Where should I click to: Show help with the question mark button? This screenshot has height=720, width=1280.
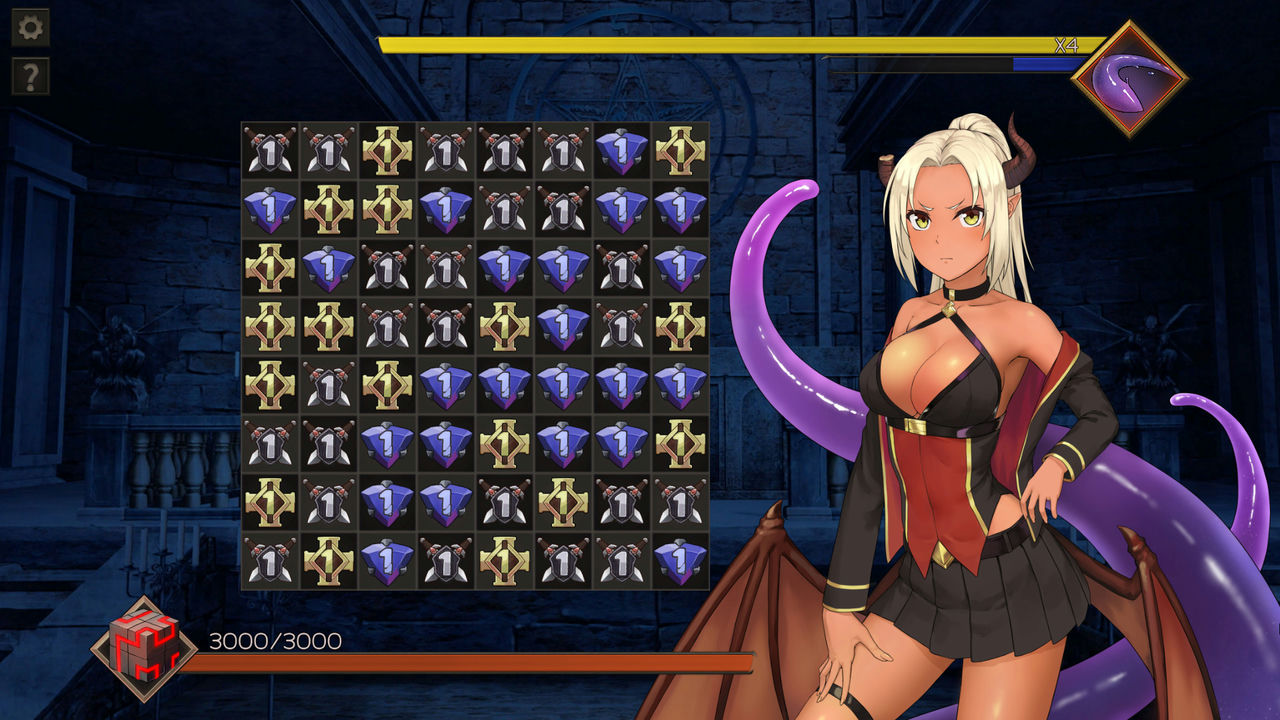coord(30,76)
